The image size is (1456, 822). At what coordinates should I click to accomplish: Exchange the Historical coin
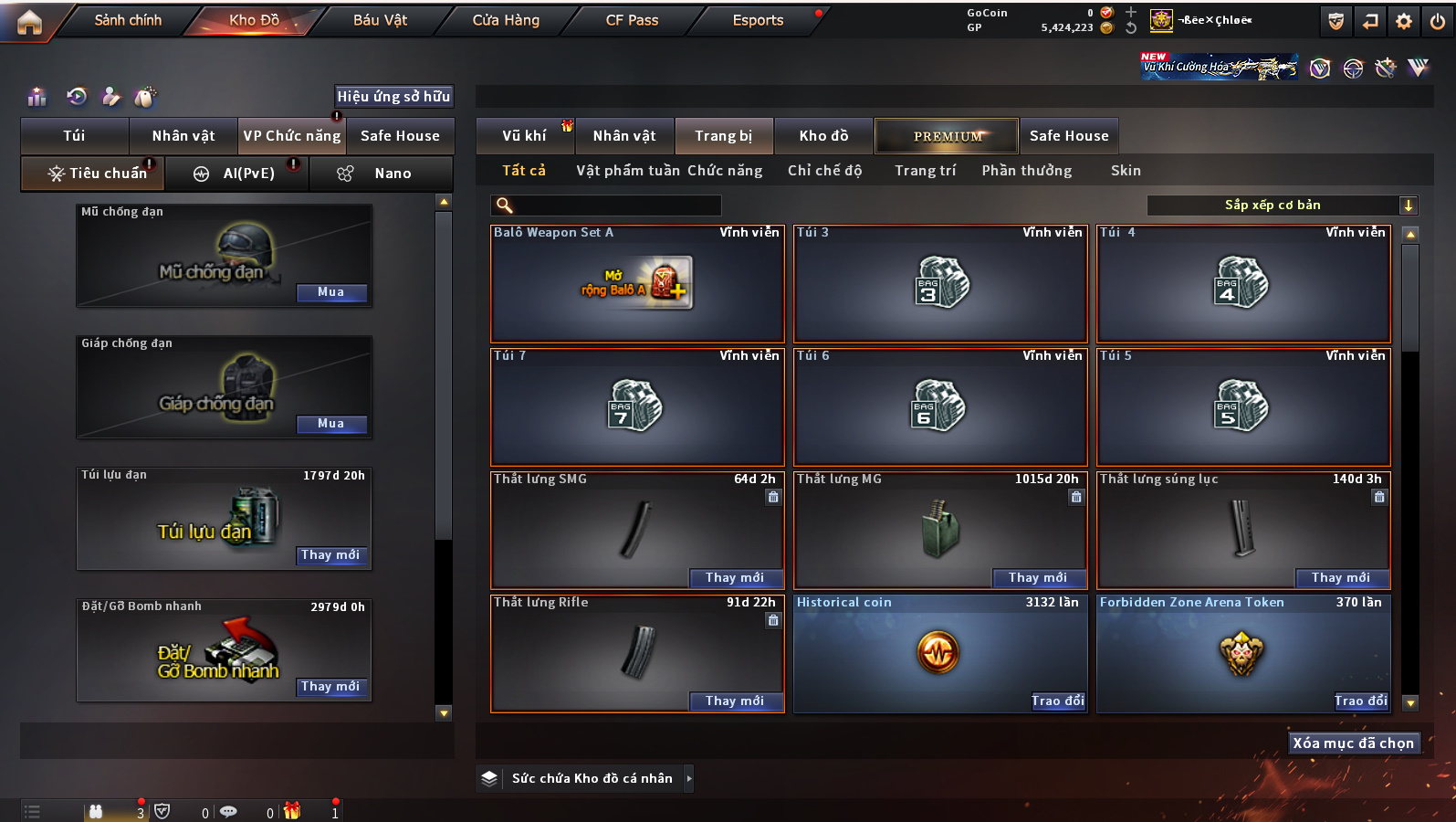point(1057,701)
